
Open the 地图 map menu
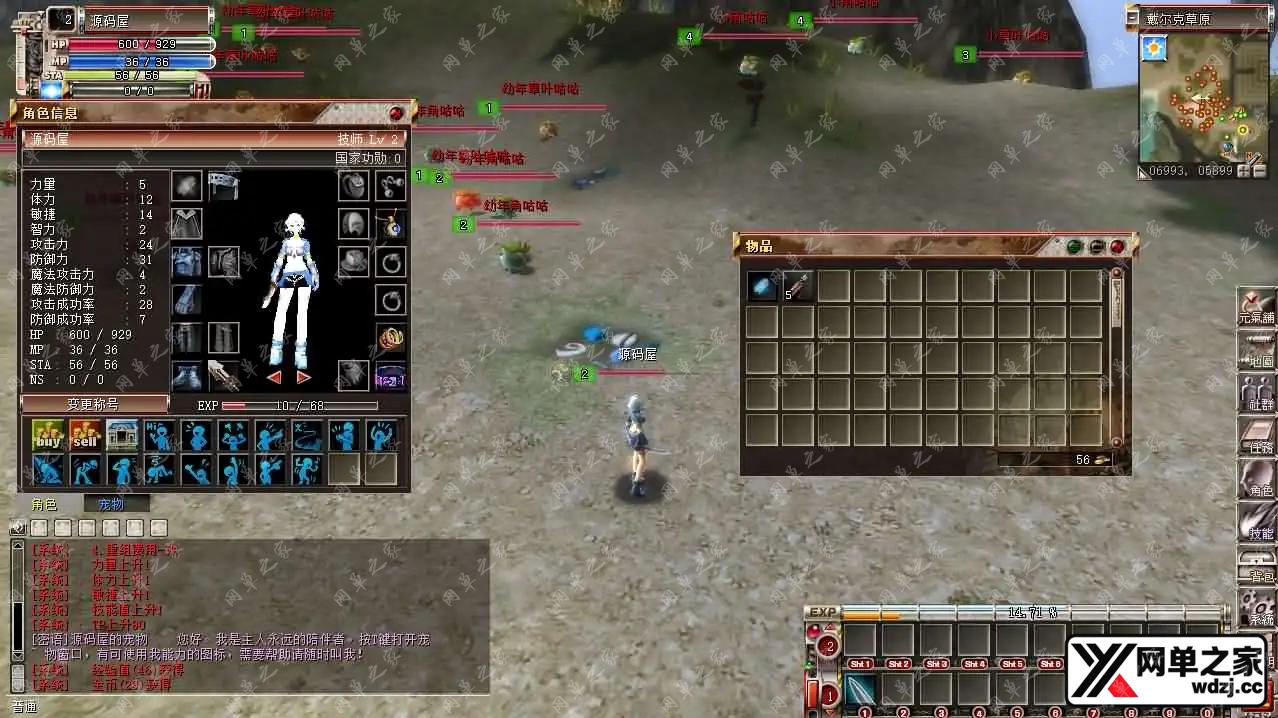1256,349
